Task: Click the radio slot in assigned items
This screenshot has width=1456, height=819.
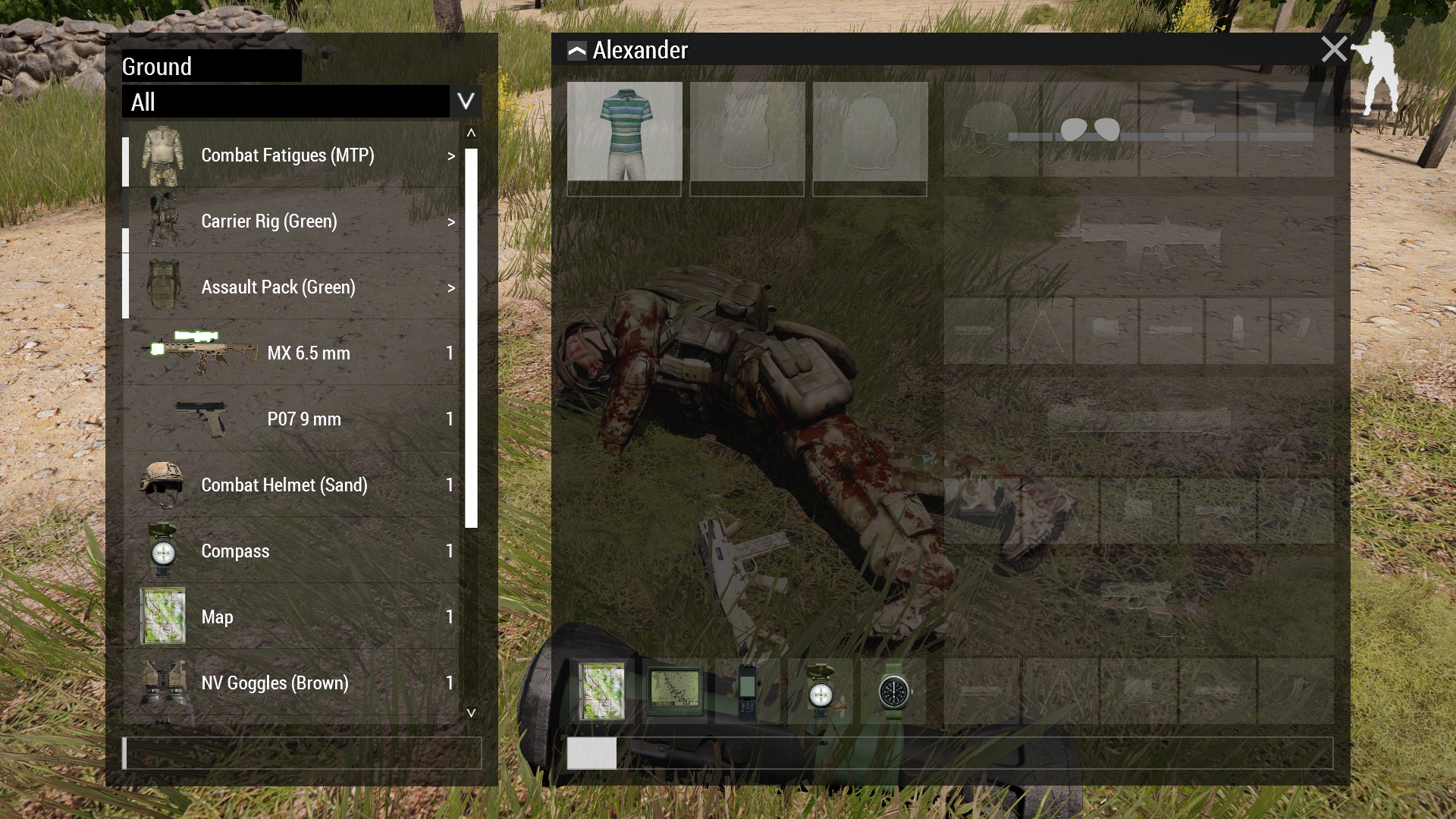Action: pos(748,692)
